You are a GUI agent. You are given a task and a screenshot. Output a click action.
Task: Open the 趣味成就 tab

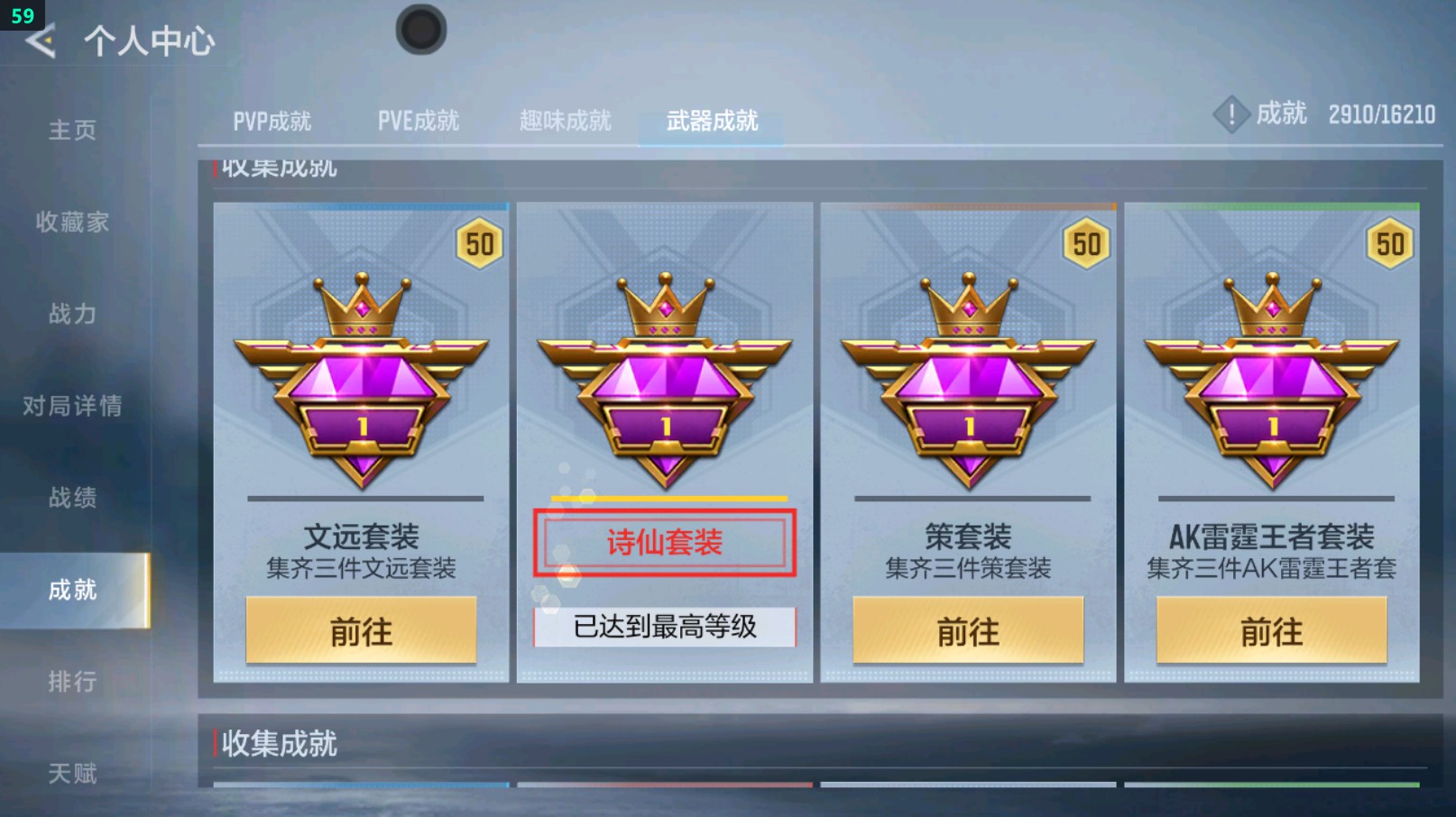pyautogui.click(x=566, y=118)
